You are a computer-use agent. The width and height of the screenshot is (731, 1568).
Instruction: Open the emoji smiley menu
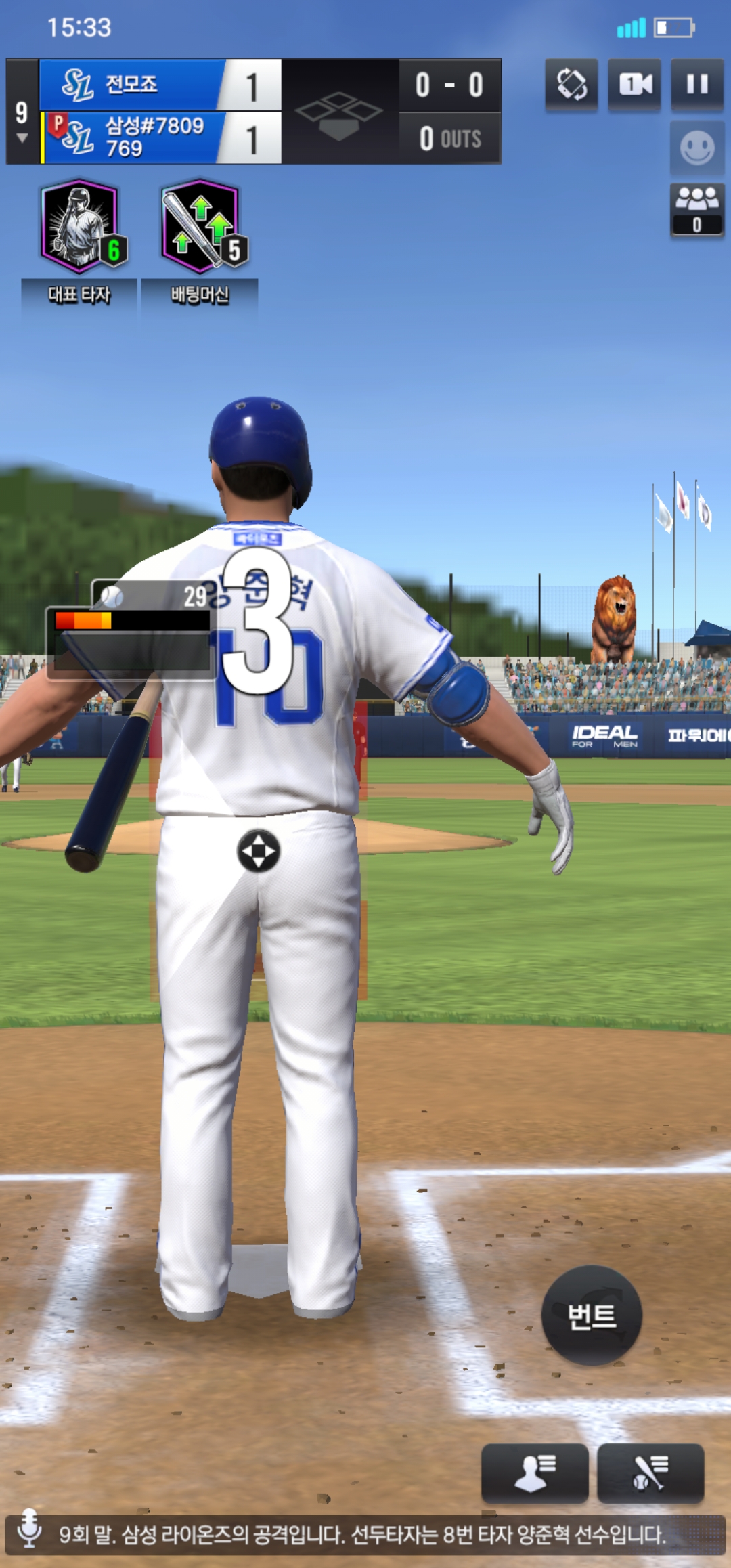coord(697,148)
